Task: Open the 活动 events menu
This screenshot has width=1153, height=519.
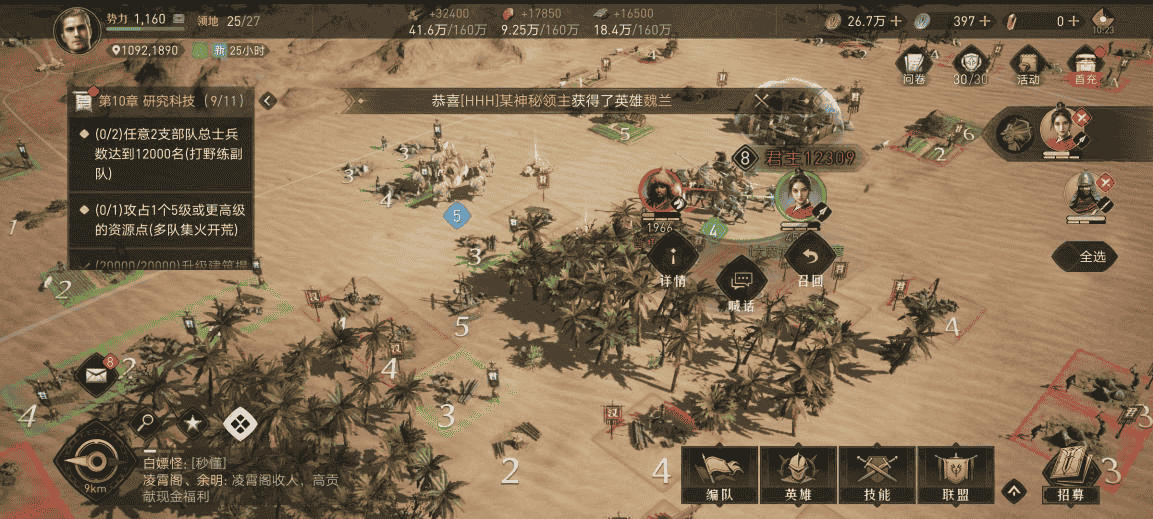Action: pos(1028,64)
